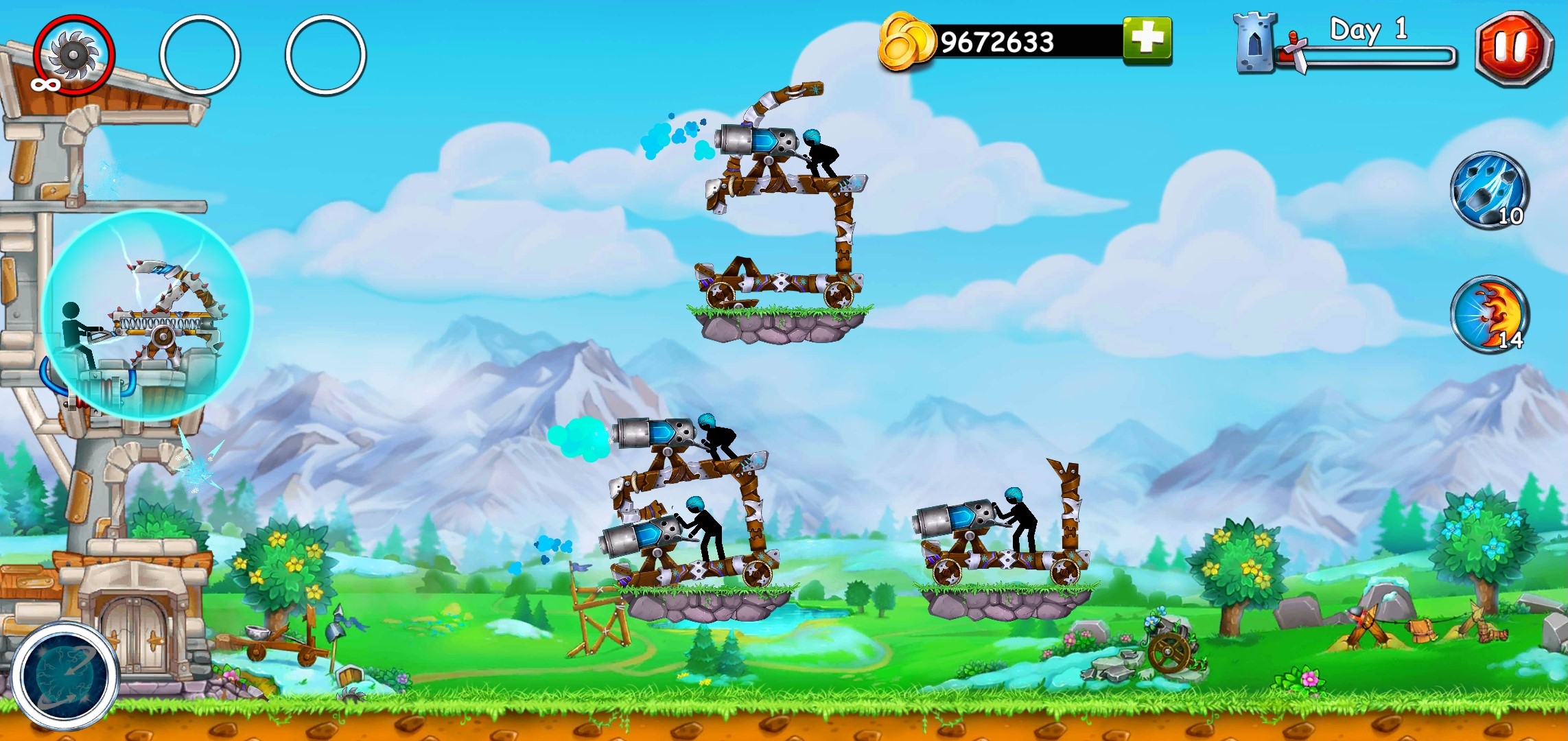Select the sawblade ammo slot
The height and width of the screenshot is (741, 1568).
tap(73, 54)
